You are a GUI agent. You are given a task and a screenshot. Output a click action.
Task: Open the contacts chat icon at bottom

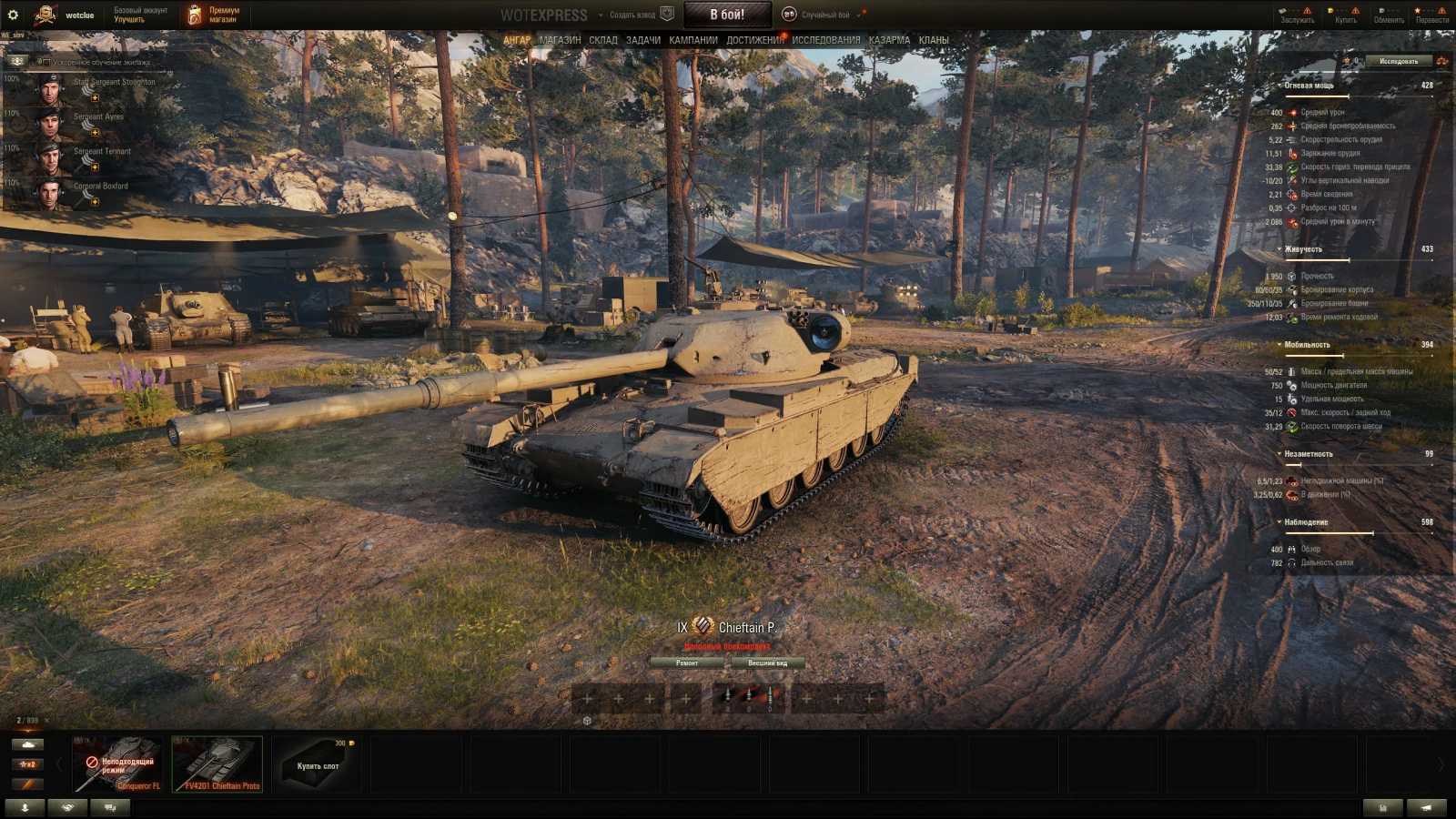[109, 806]
